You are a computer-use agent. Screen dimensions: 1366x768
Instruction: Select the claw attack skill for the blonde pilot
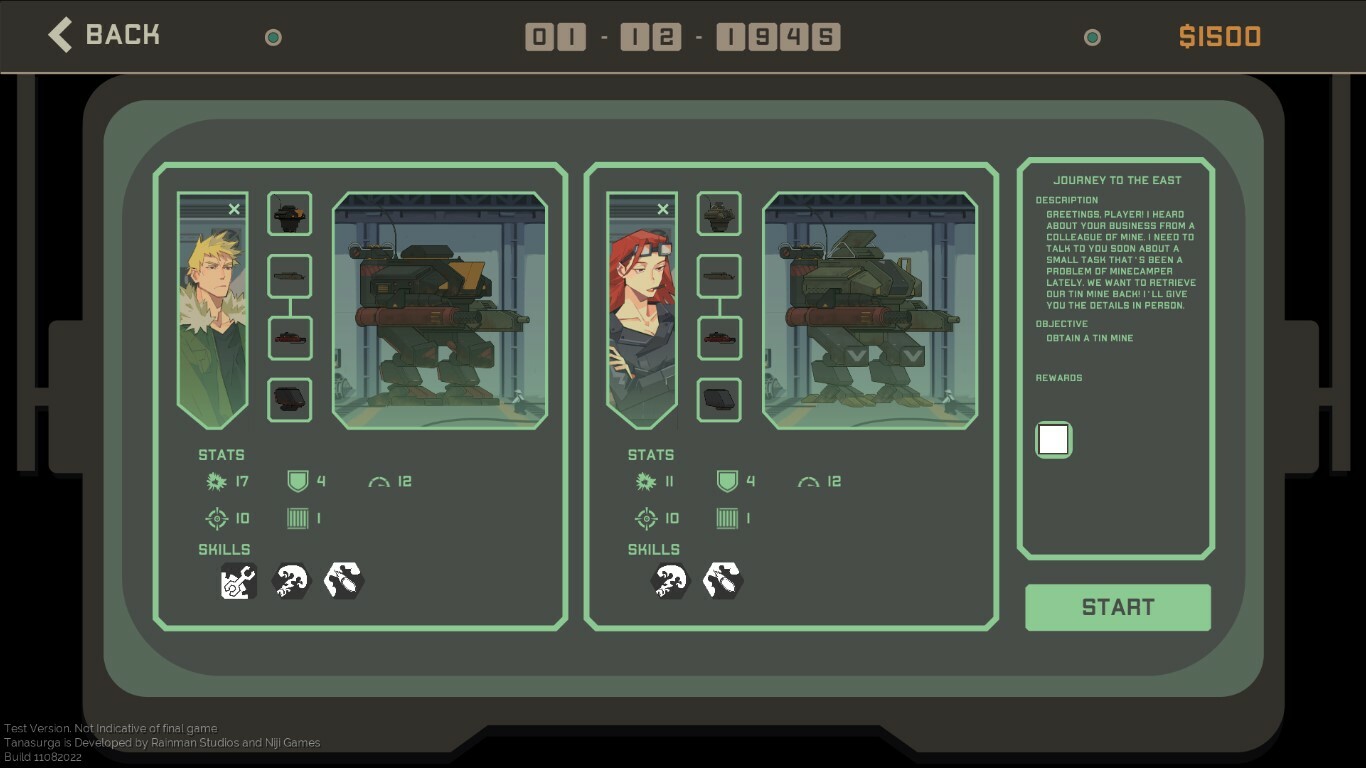point(291,580)
